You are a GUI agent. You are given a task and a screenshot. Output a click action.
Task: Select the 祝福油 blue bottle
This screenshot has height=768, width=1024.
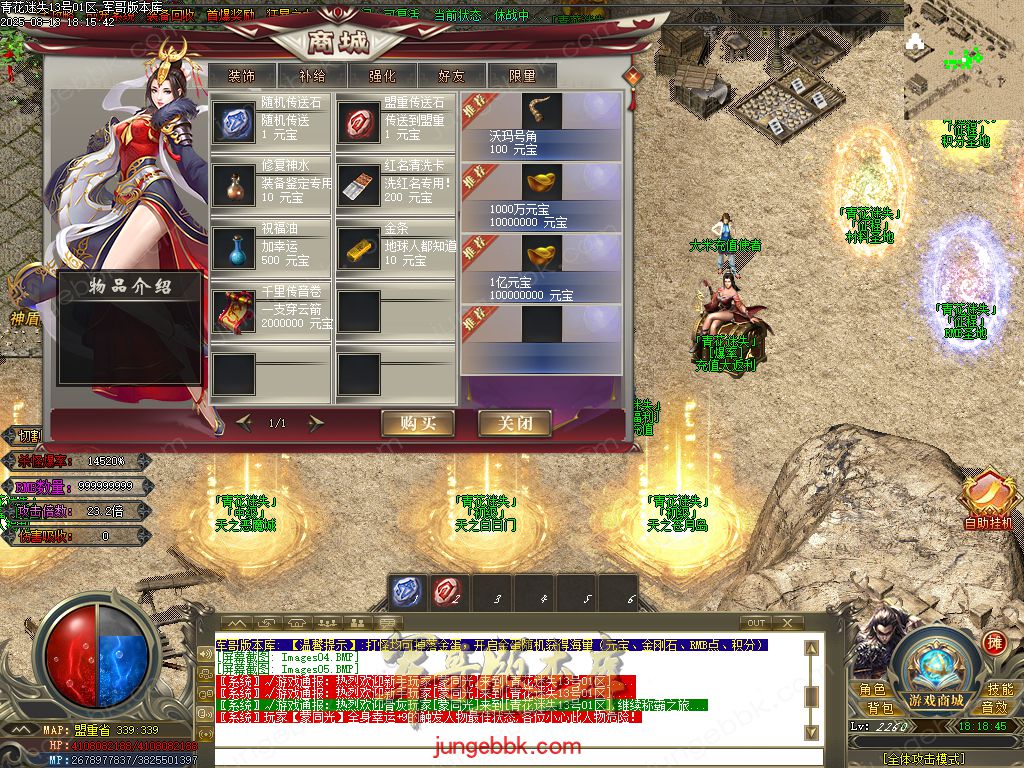point(234,248)
